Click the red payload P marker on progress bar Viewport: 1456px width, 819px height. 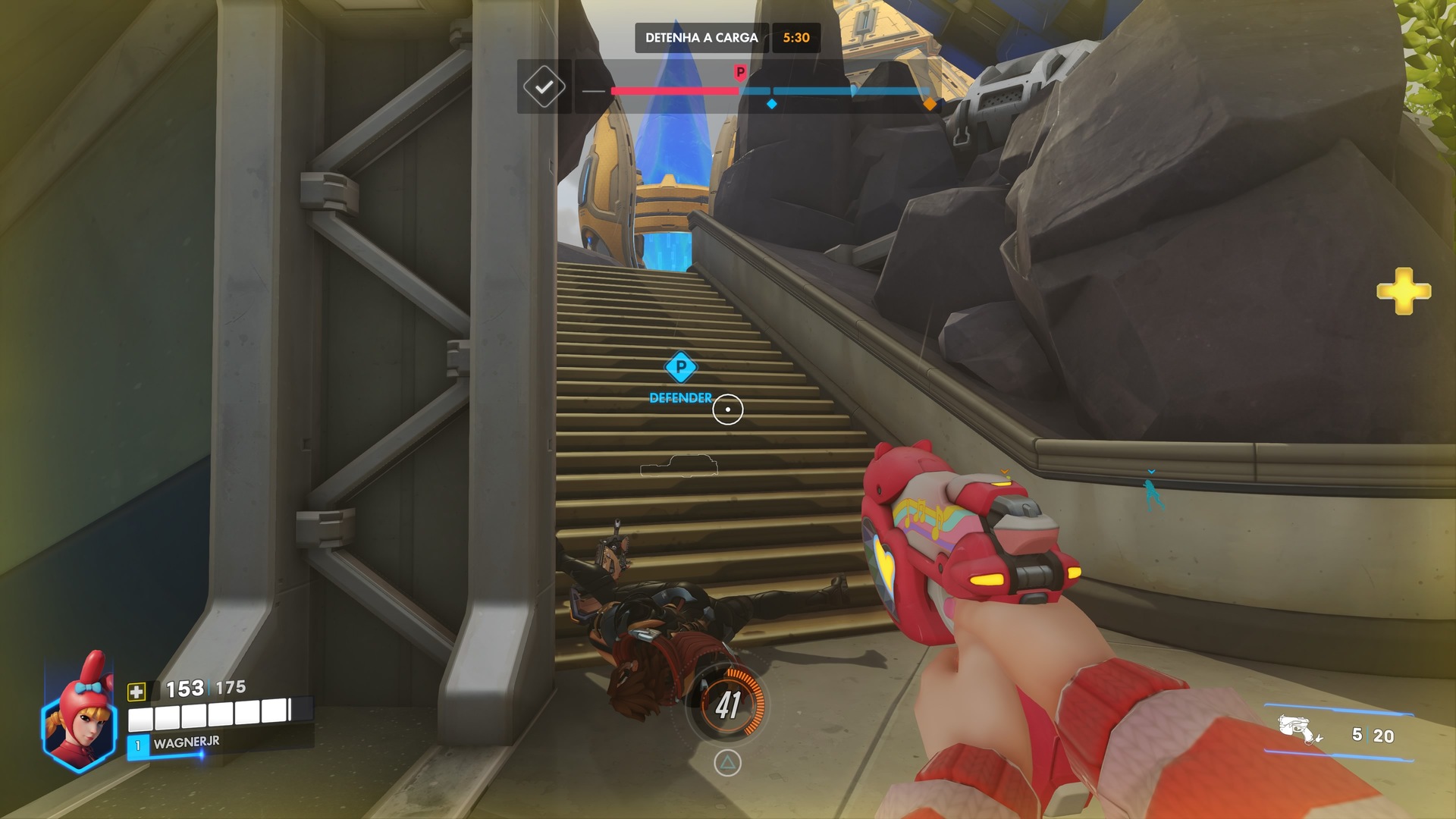pos(740,73)
